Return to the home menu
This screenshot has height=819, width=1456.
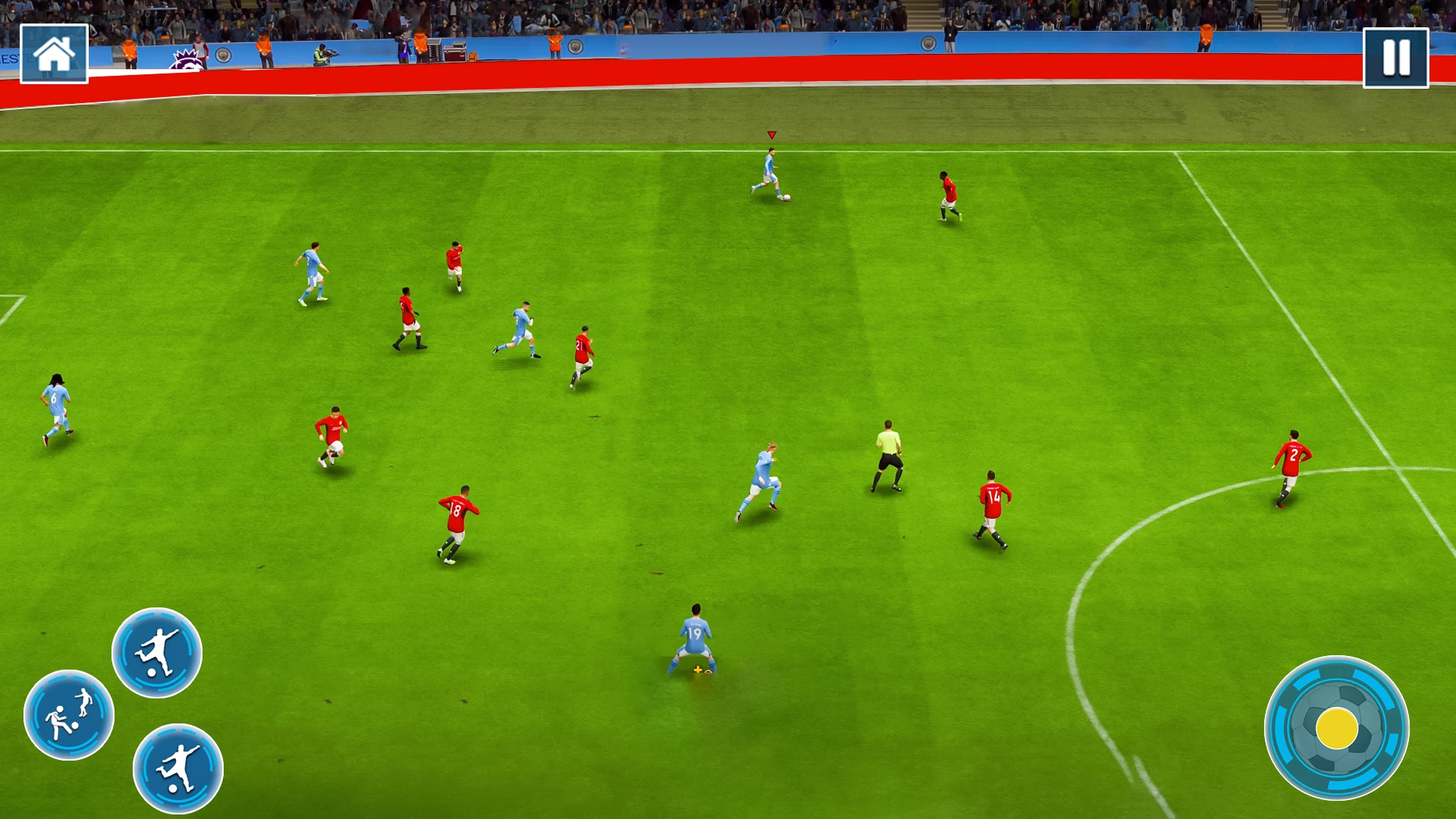pos(54,54)
